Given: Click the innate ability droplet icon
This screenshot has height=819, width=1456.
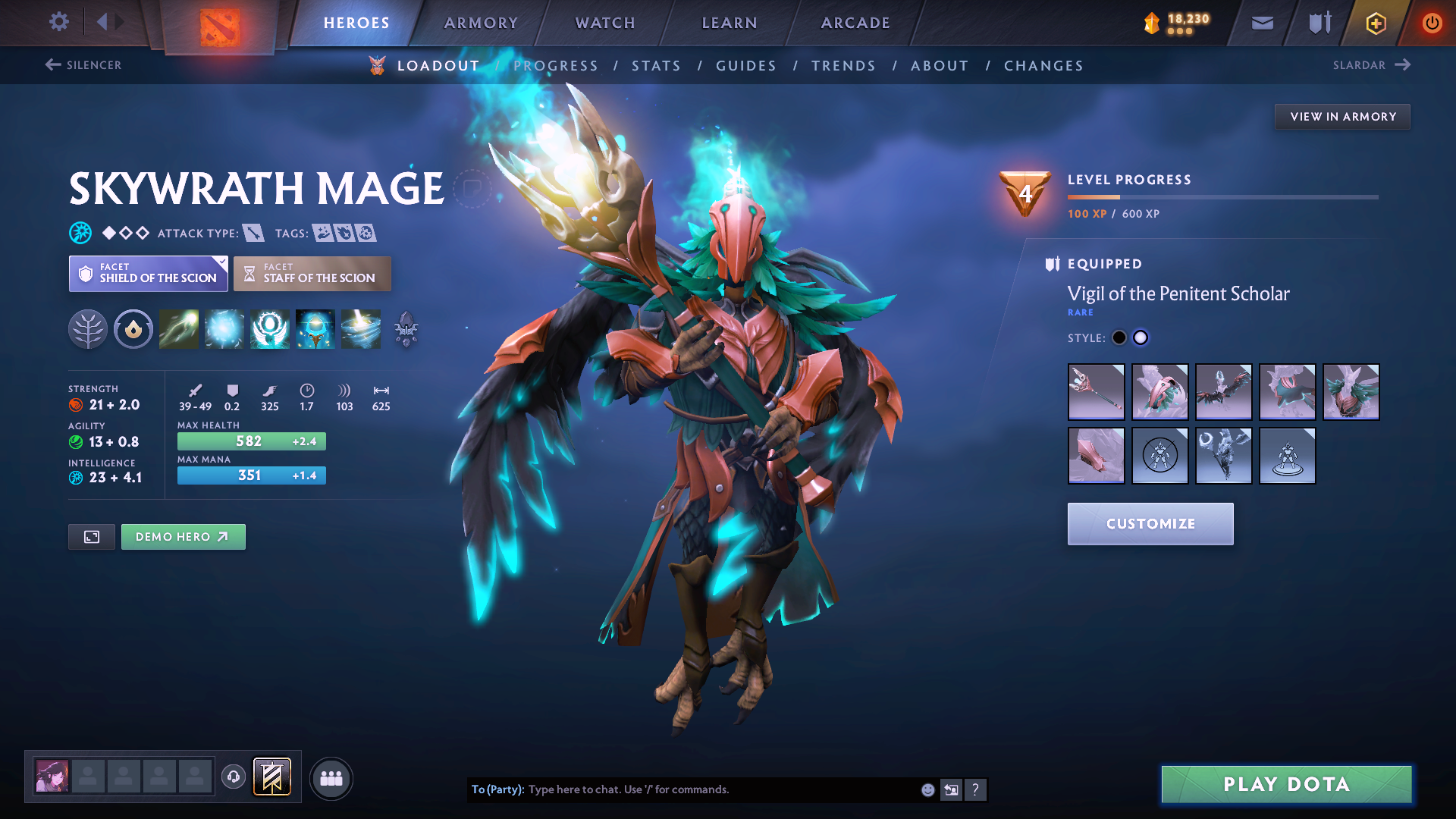Looking at the screenshot, I should tap(133, 329).
